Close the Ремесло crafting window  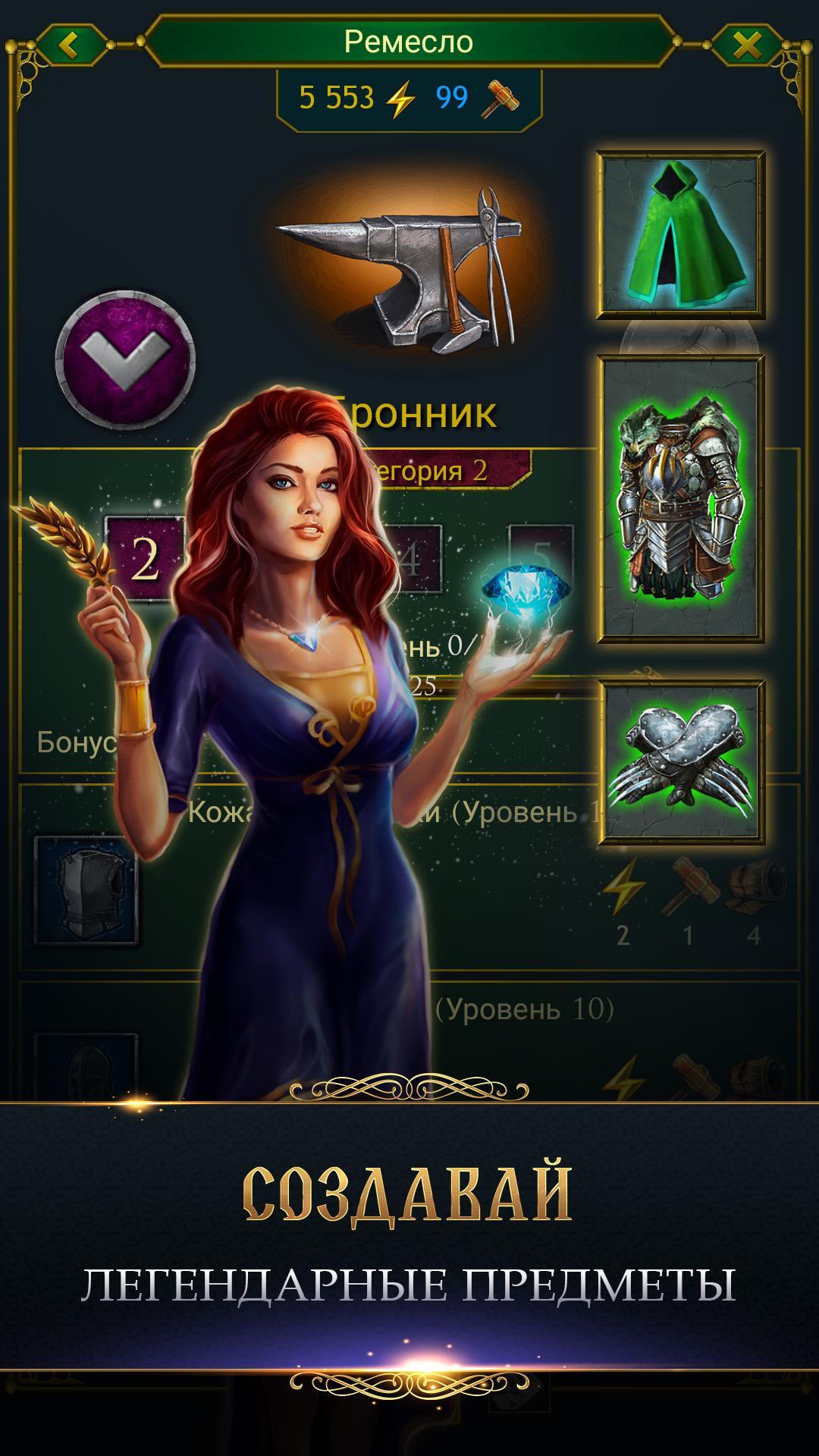click(x=747, y=45)
